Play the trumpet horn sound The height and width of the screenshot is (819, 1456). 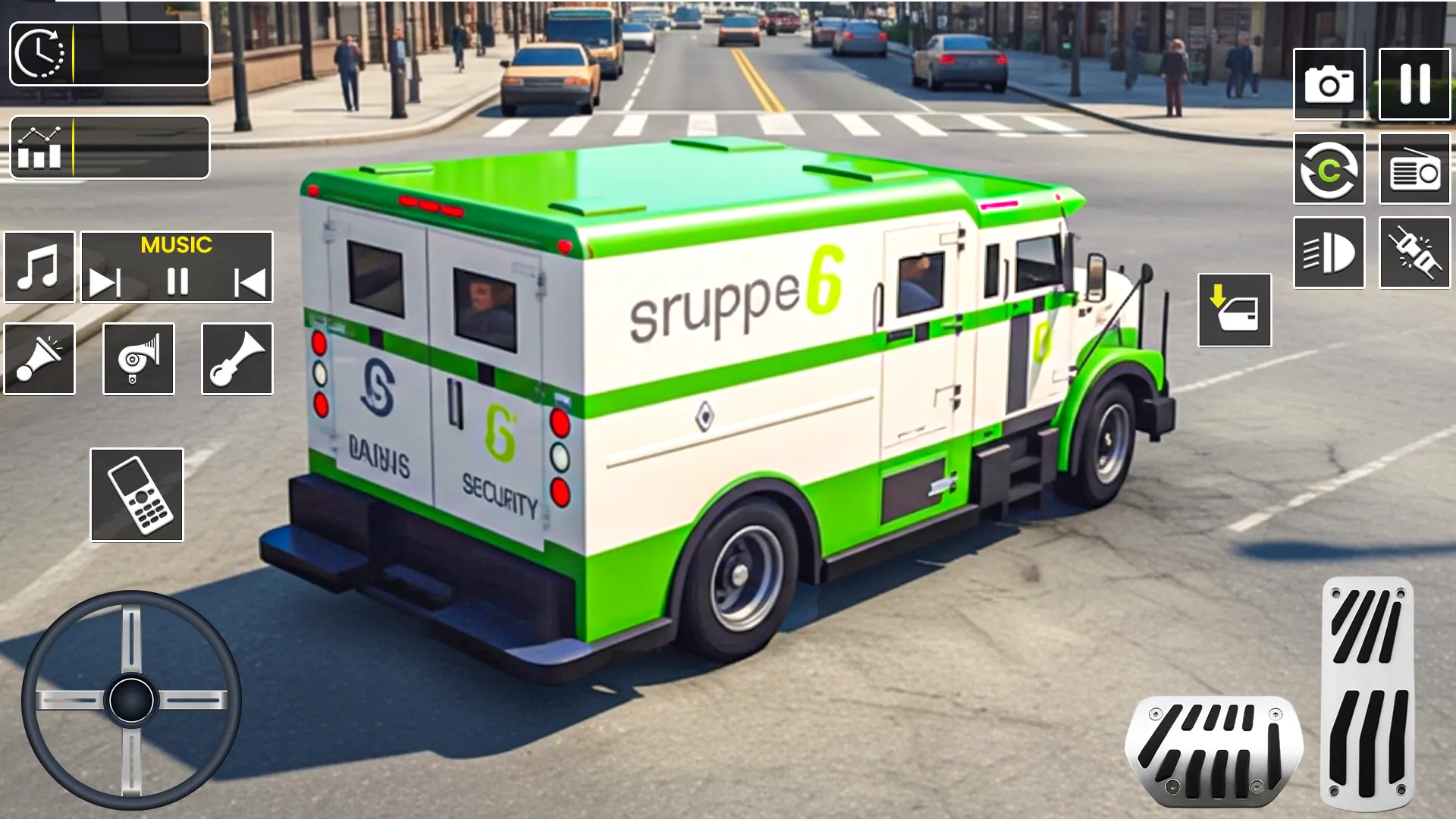tap(237, 359)
